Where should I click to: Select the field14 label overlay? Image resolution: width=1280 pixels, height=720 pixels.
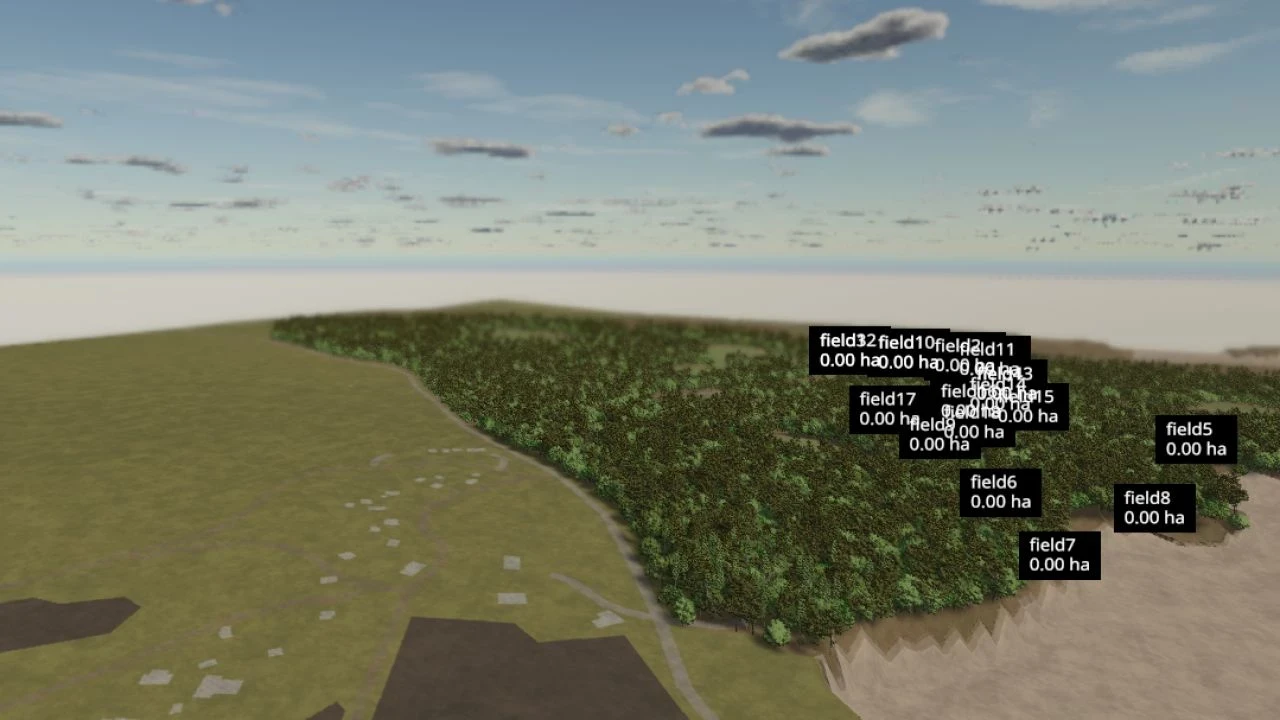(997, 386)
